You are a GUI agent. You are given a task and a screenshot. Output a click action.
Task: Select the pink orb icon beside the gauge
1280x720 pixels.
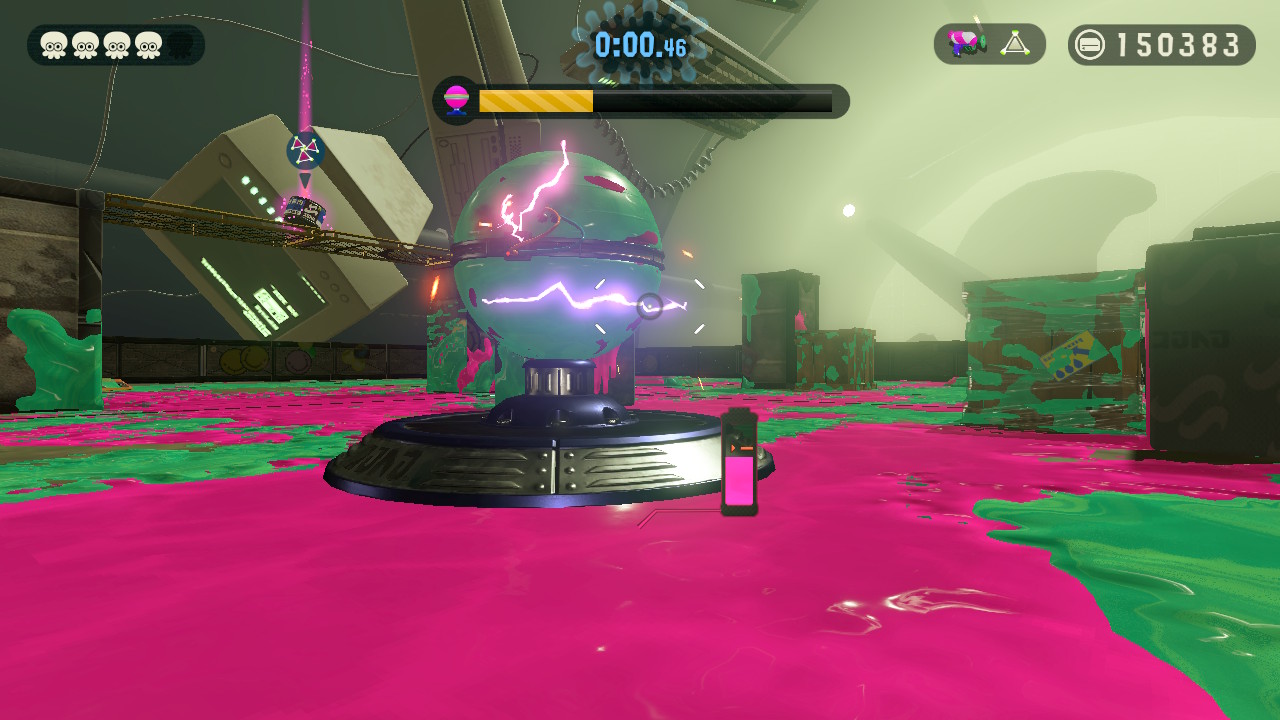pos(456,100)
